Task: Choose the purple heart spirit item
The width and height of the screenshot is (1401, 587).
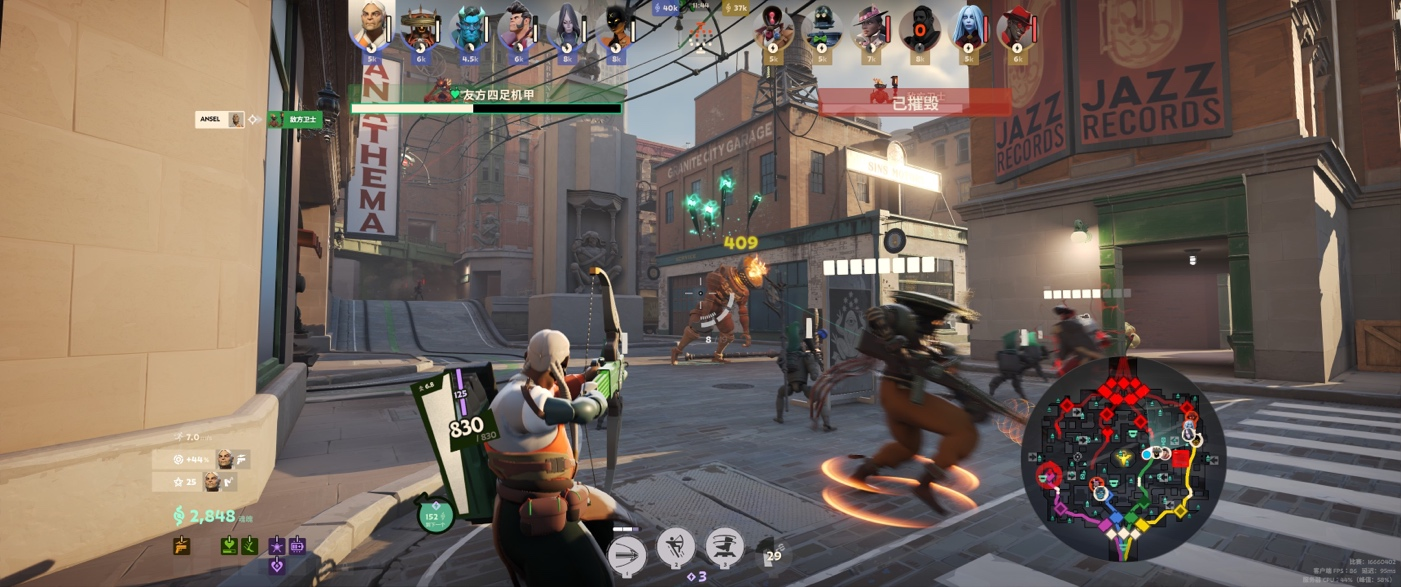Action: (277, 565)
